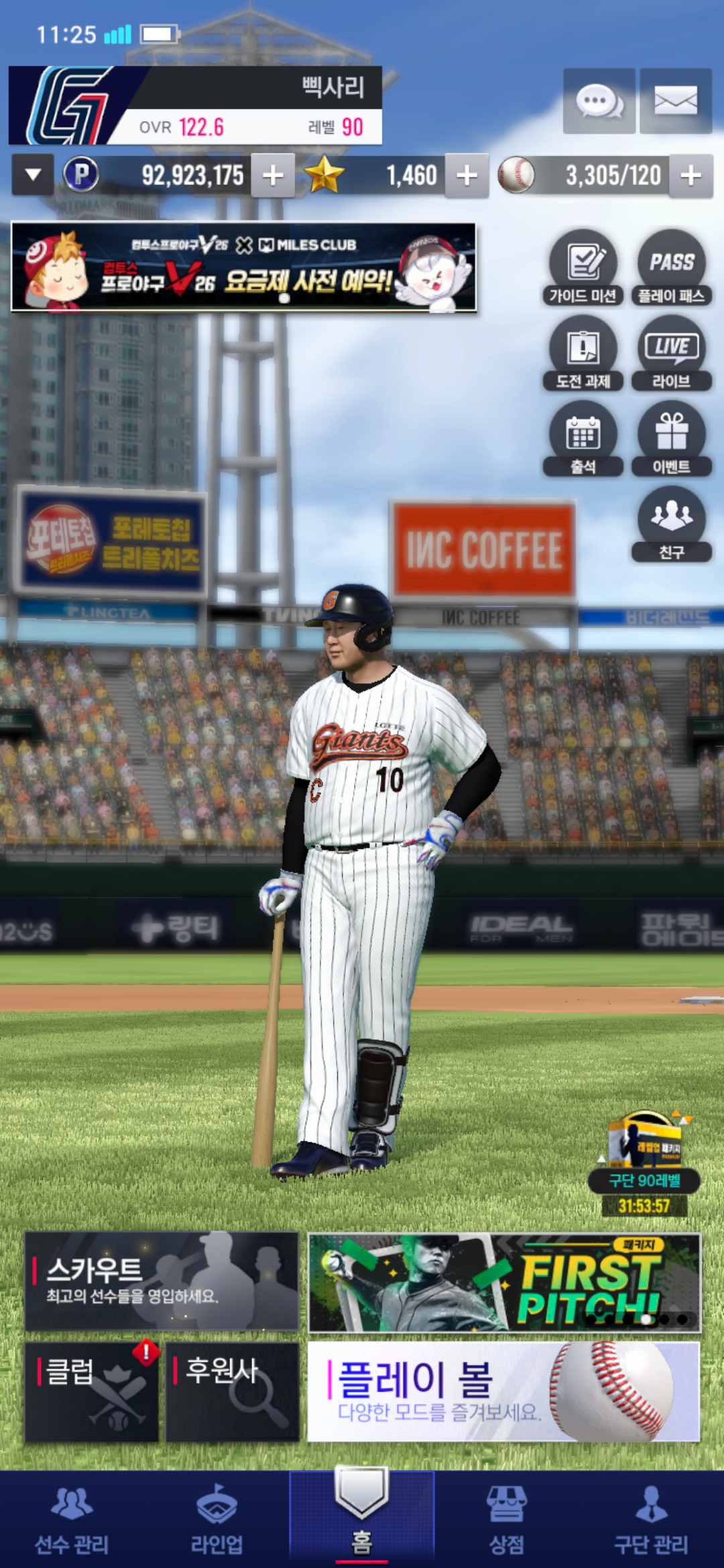
Task: Expand the currency dropdown arrow
Action: pos(33,176)
